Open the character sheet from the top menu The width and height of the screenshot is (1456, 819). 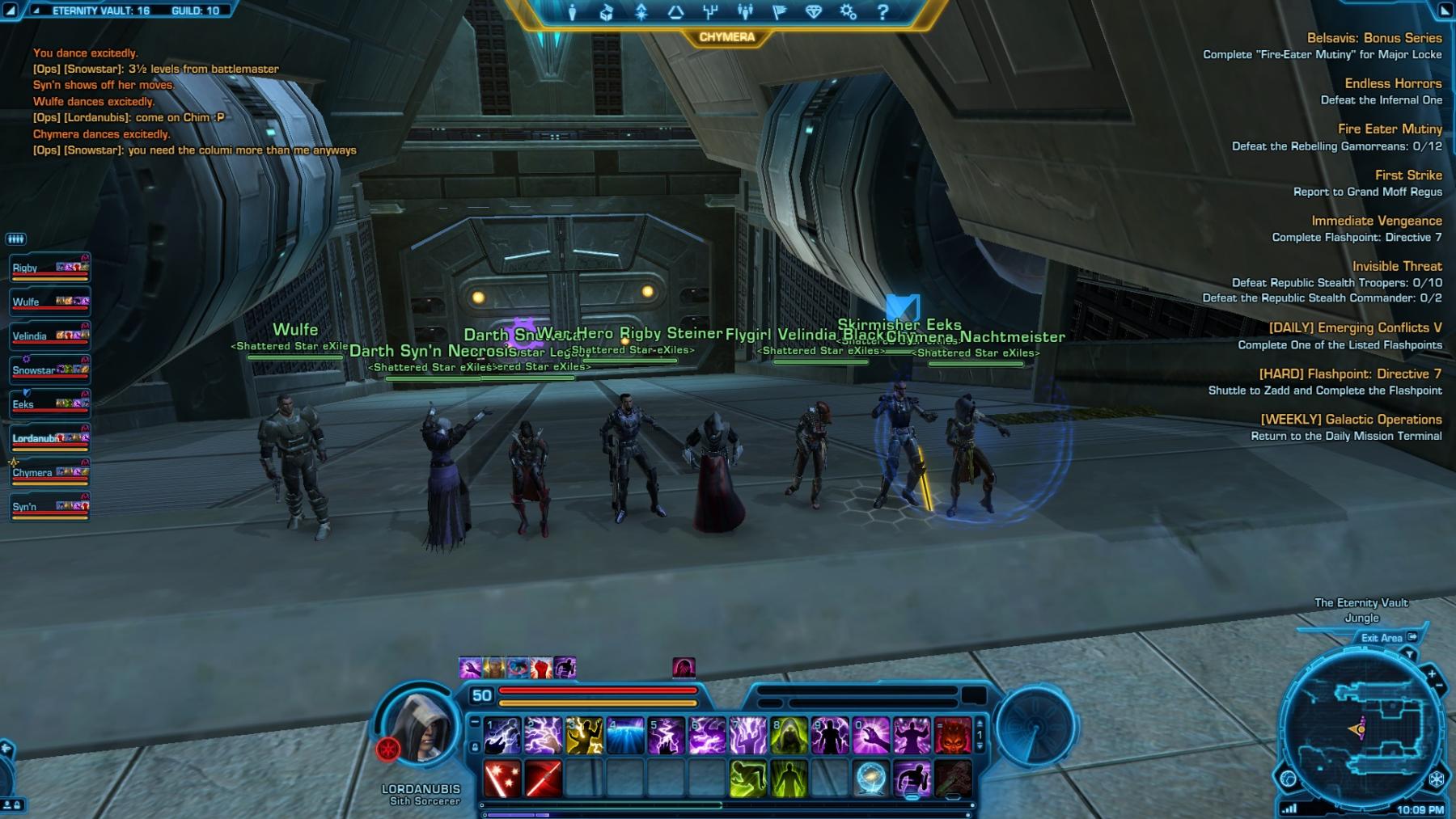tap(572, 12)
